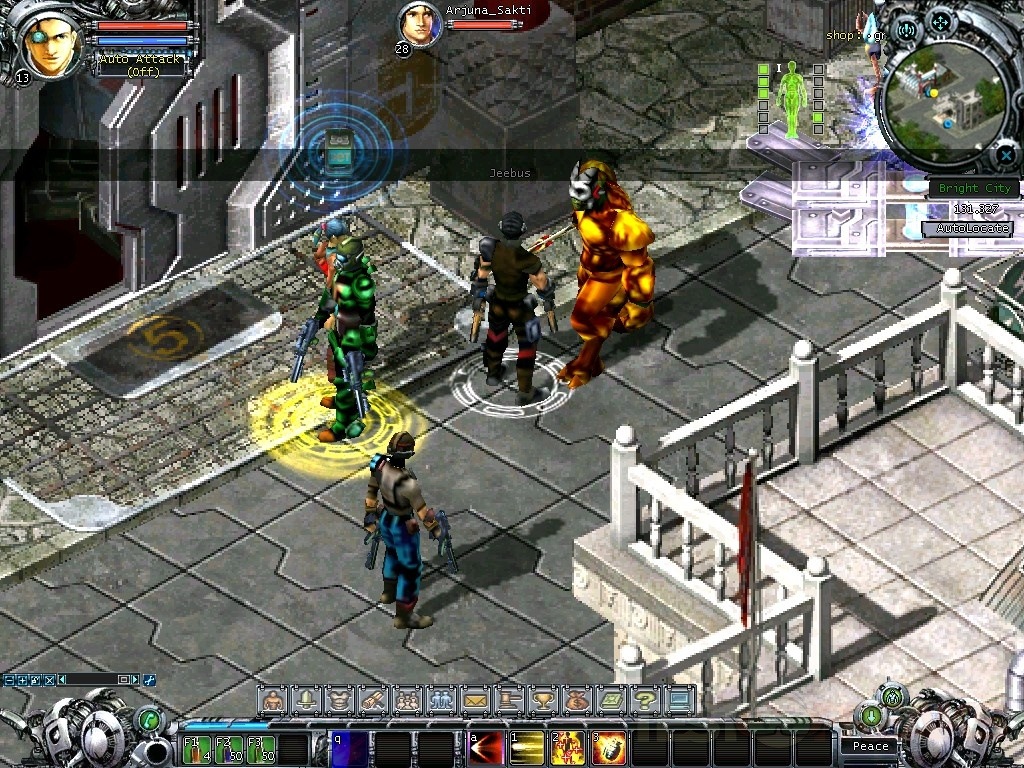Viewport: 1024px width, 768px height.
Task: Open the money bag shop icon
Action: pyautogui.click(x=577, y=700)
